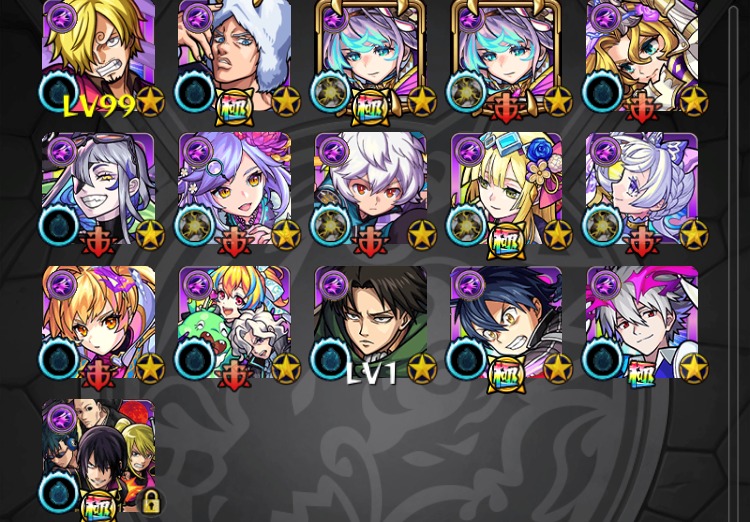Image resolution: width=750 pixels, height=522 pixels.
Task: Choose the purple-haired girl with flower hairpiece
Action: (x=235, y=190)
